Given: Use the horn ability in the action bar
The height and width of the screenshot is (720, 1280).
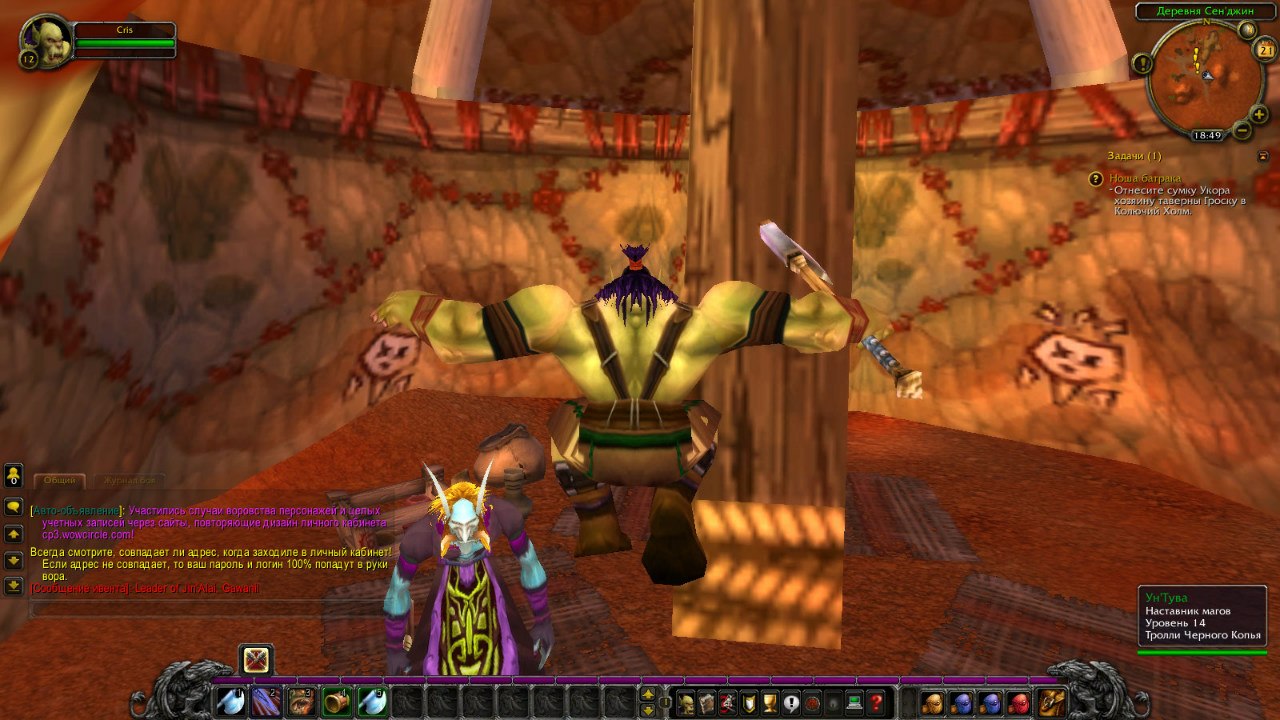Looking at the screenshot, I should (x=337, y=702).
